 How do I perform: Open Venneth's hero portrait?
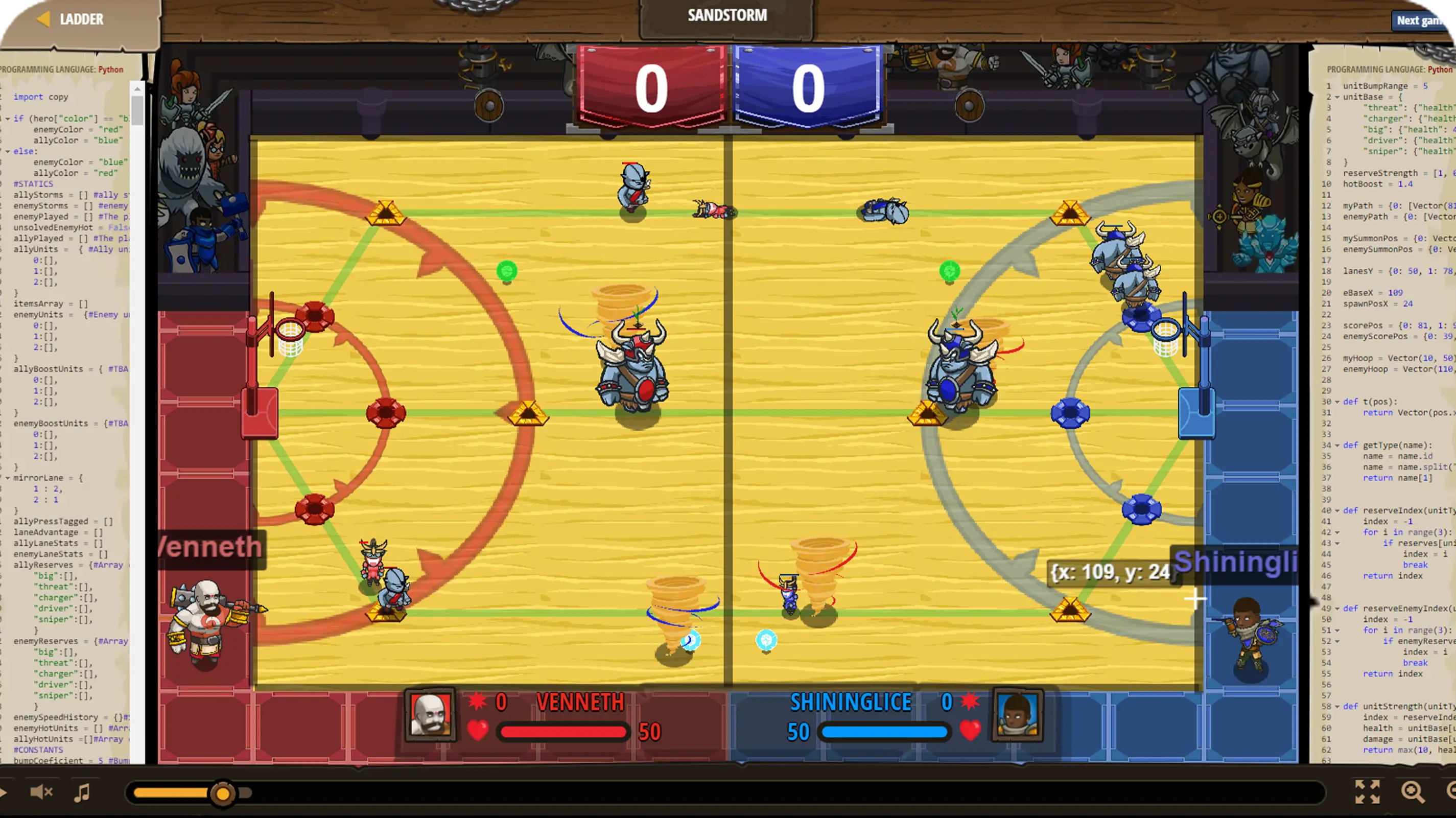[x=431, y=715]
